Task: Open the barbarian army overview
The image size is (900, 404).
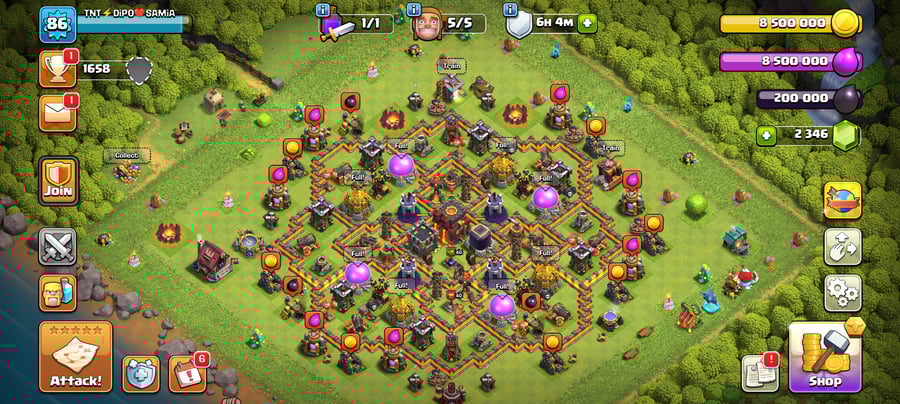Action: (57, 293)
